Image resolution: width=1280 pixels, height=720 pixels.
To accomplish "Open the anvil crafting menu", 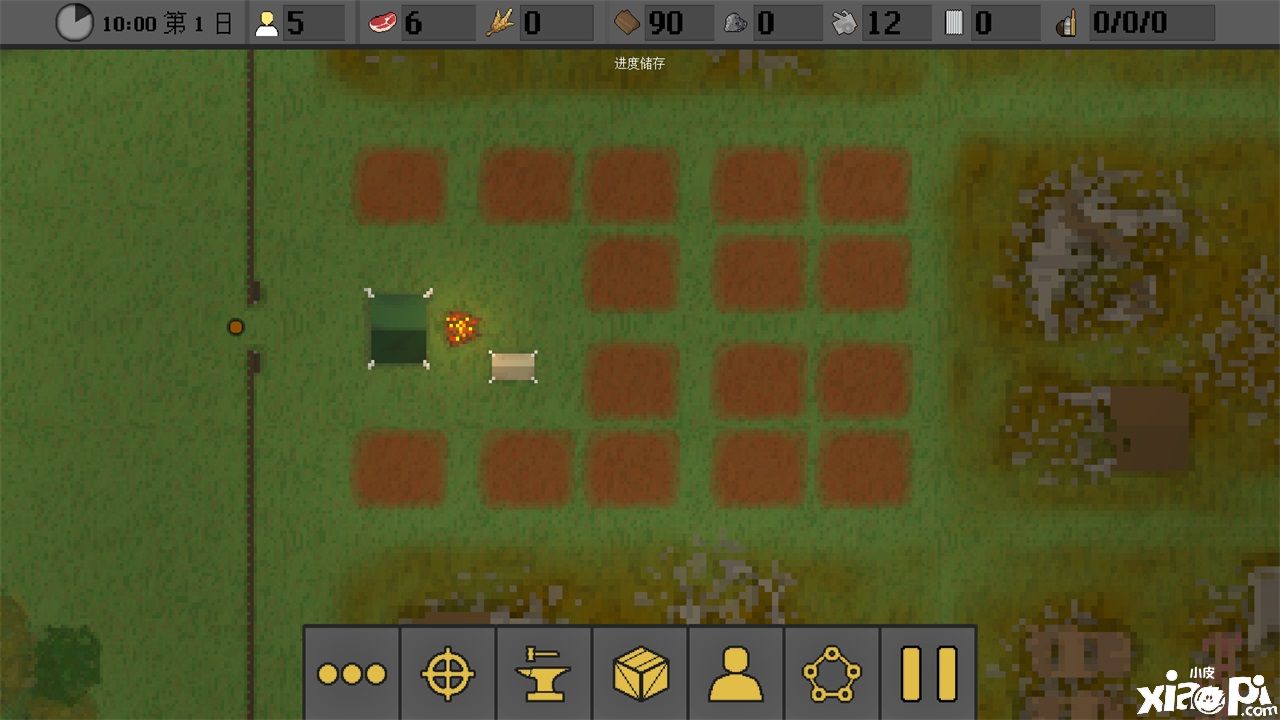I will pyautogui.click(x=543, y=674).
